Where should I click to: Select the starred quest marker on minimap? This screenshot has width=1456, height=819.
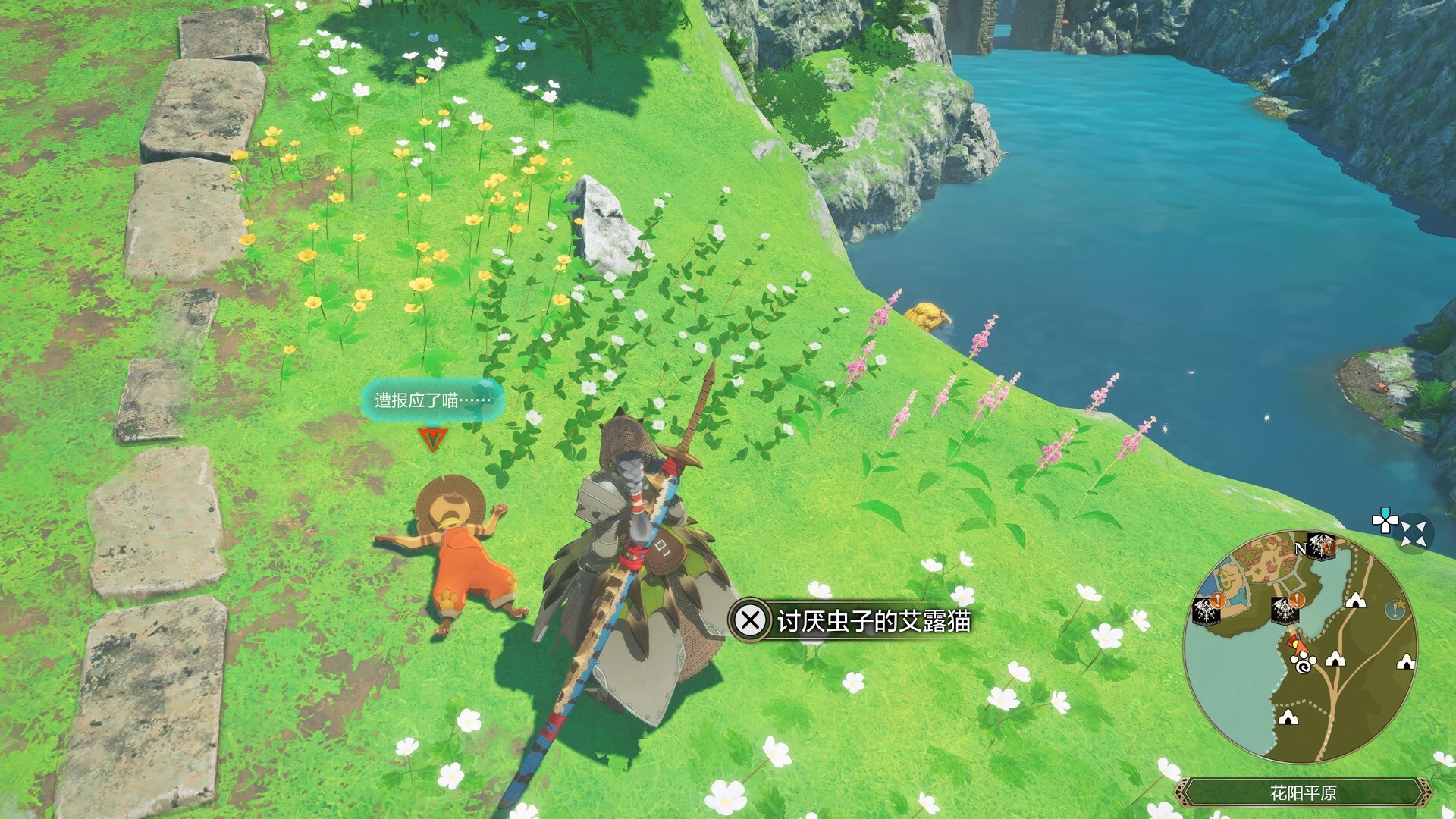pyautogui.click(x=1394, y=608)
